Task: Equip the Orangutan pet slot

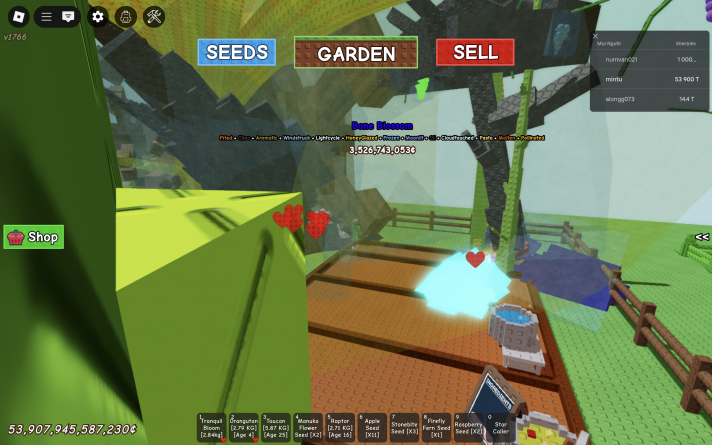Action: pos(244,427)
